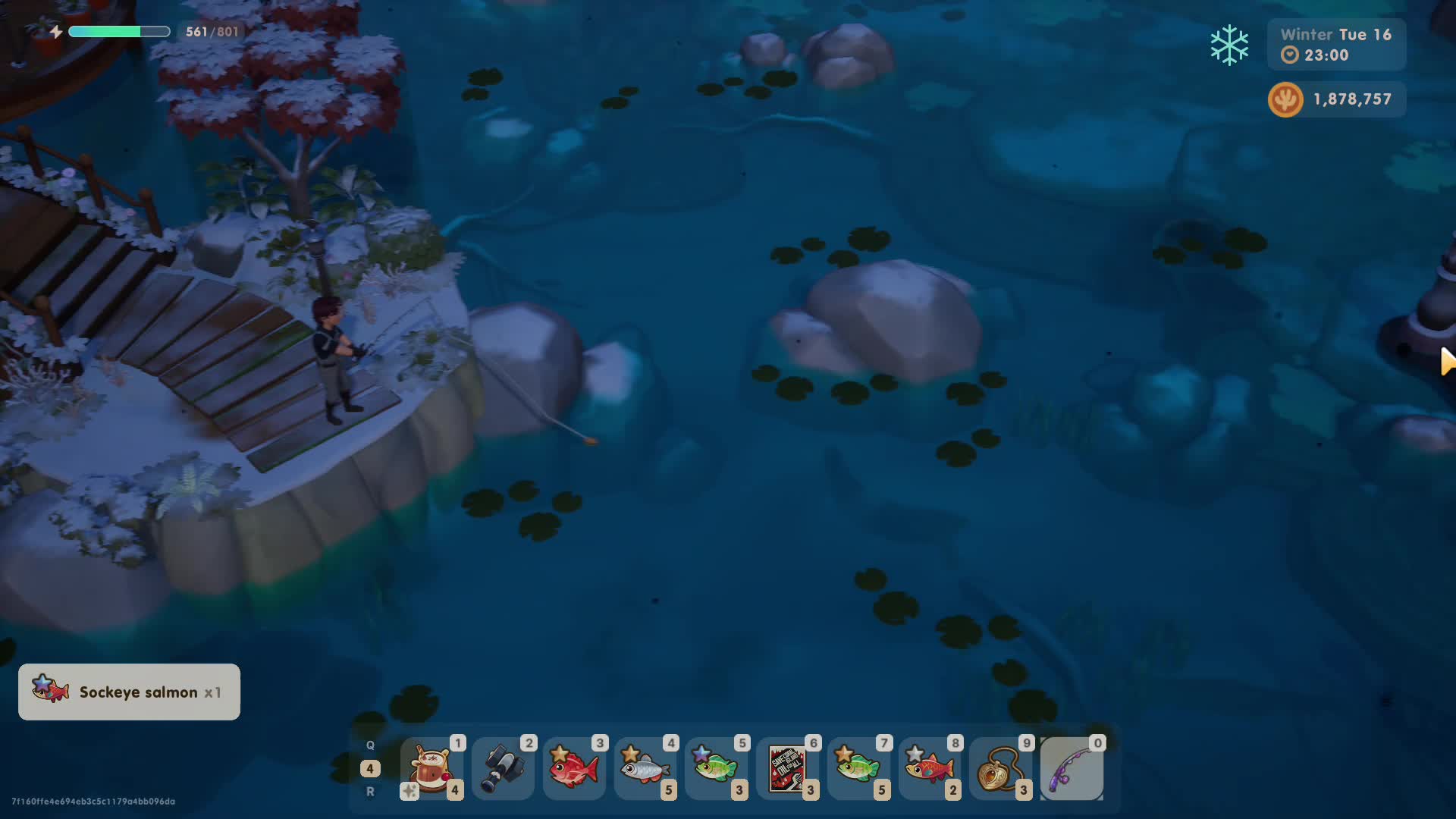Open the Winter Tue 16 date panel
This screenshot has width=1456, height=819.
click(1336, 45)
